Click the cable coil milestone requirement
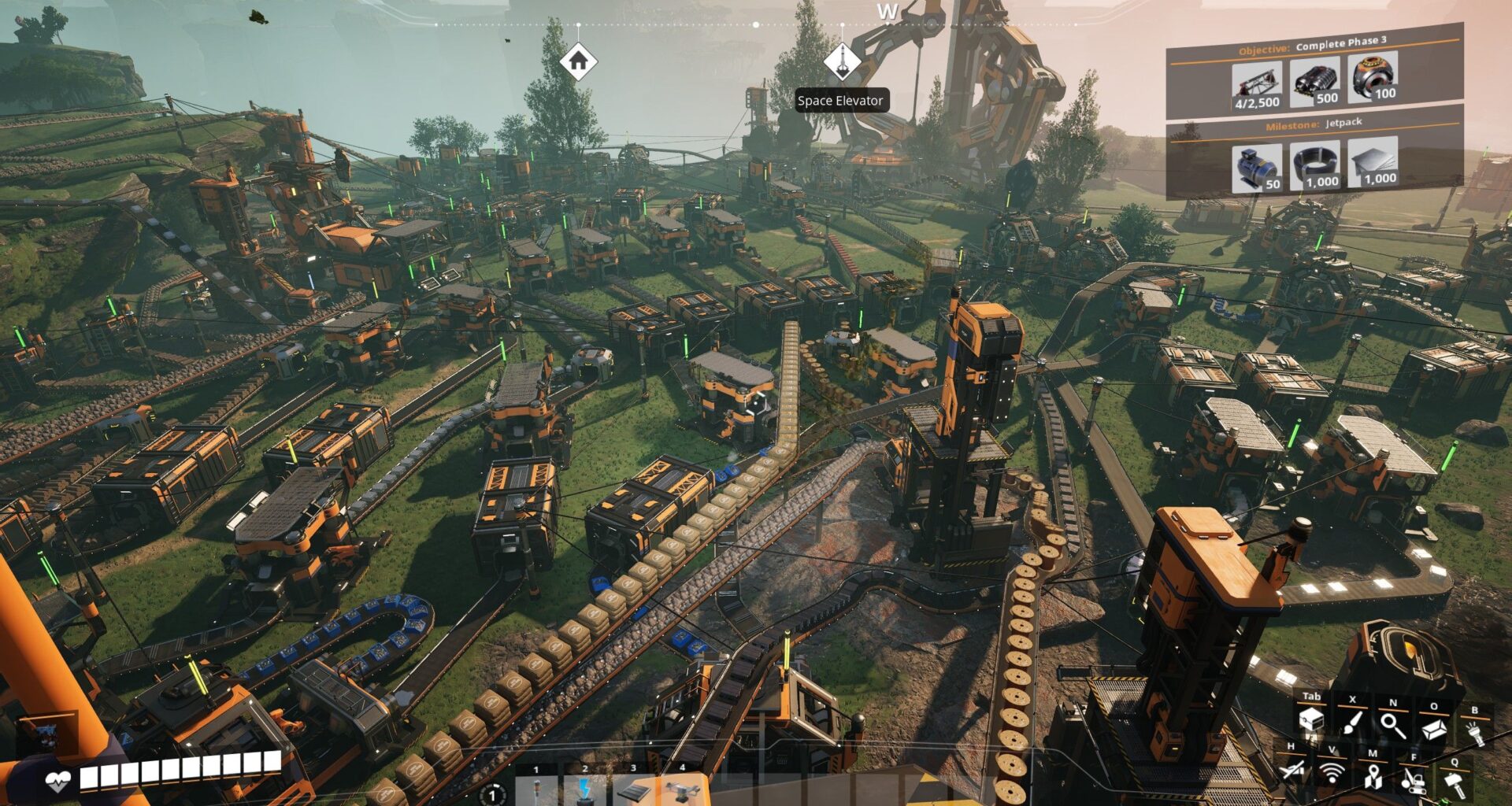The height and width of the screenshot is (806, 1512). coord(1314,165)
